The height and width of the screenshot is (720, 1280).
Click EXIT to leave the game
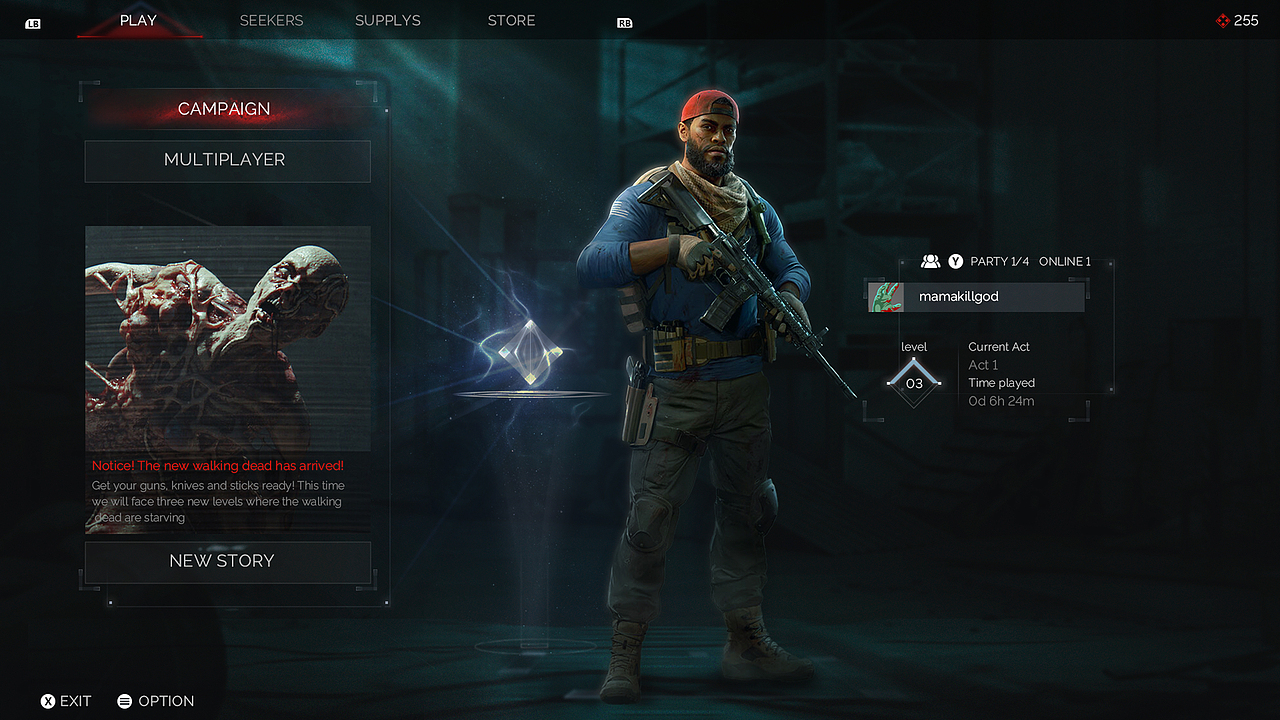click(66, 701)
